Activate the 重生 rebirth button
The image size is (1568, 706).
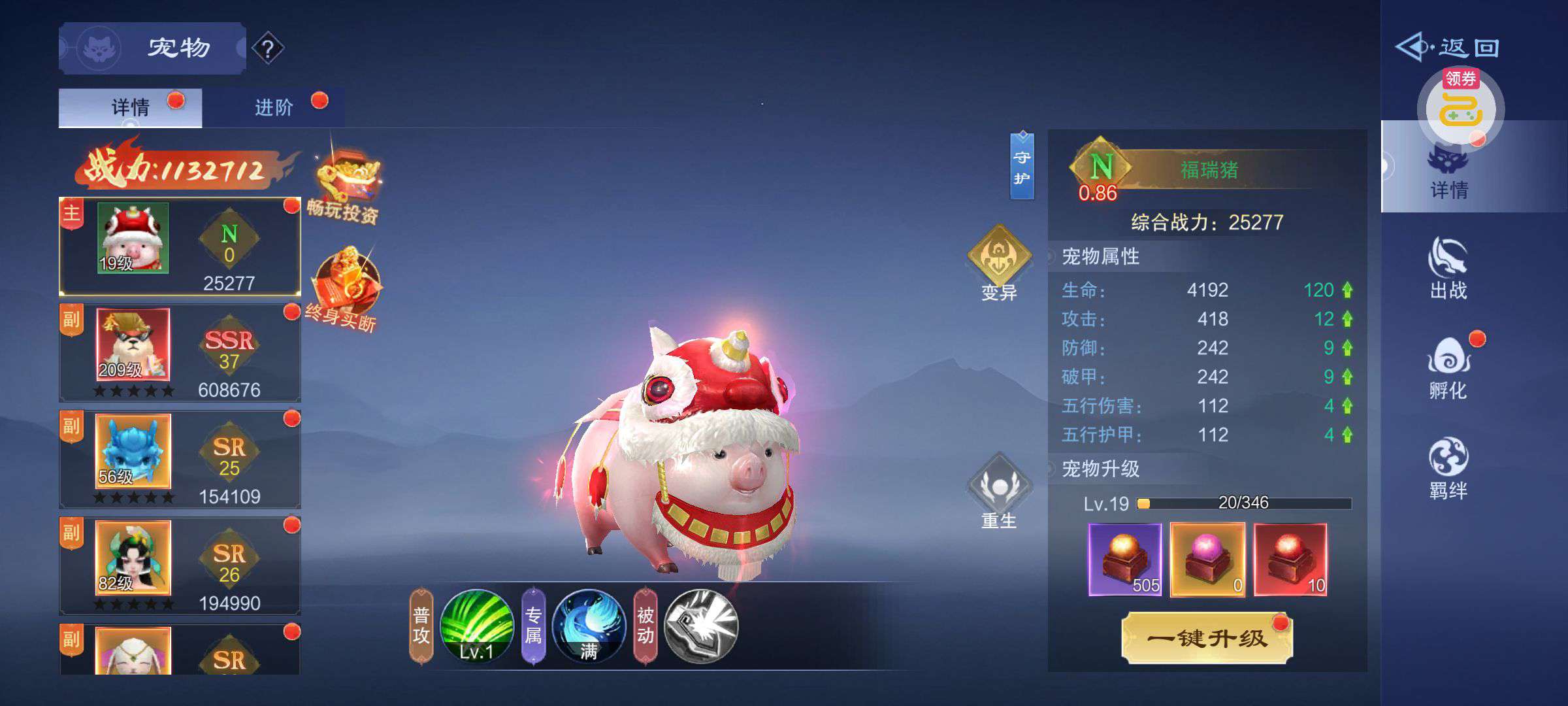[999, 492]
